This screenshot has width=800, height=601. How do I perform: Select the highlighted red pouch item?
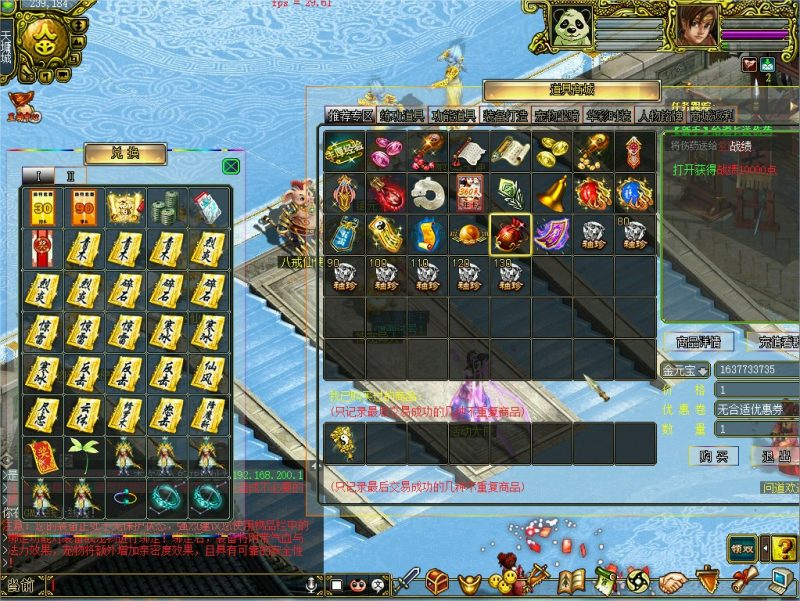(510, 235)
